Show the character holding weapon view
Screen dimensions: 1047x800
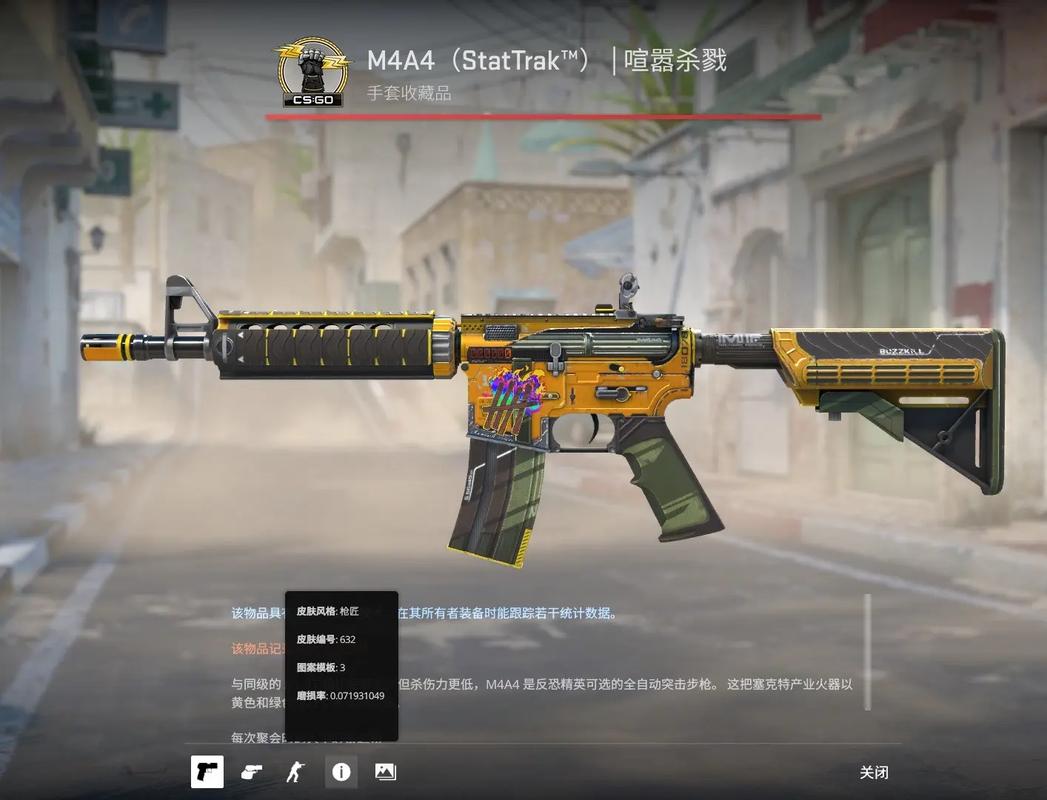pos(294,772)
